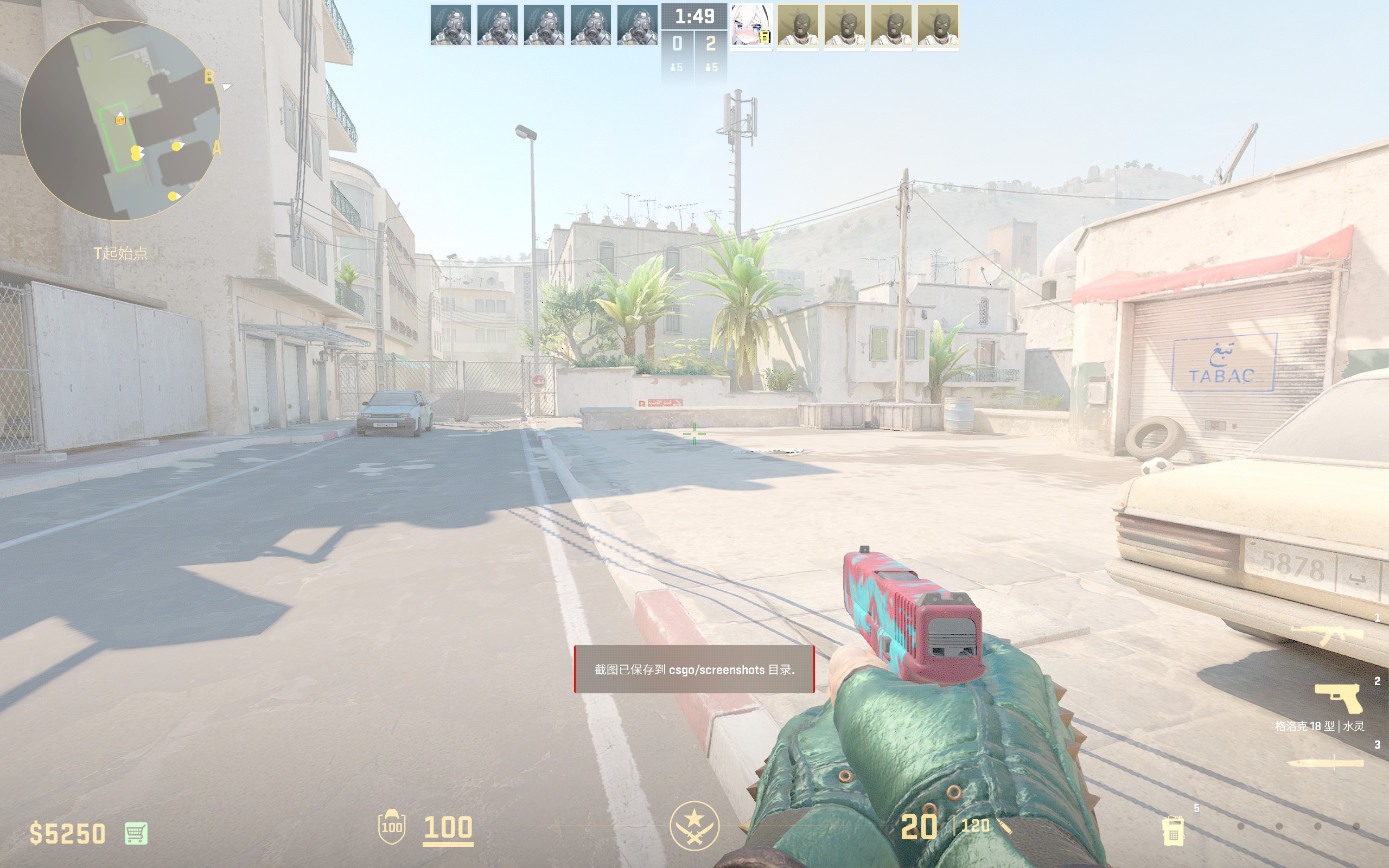The image size is (1389, 868).
Task: Select the Glock-18 pistol slot
Action: [x=1339, y=698]
